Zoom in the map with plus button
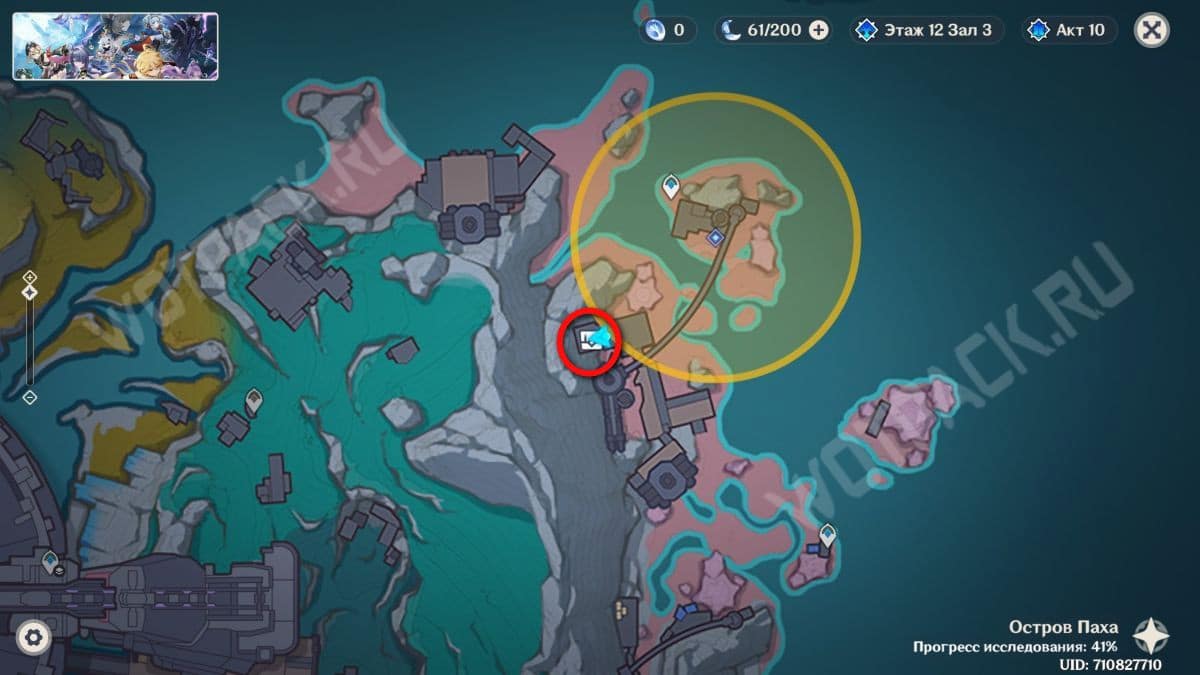Viewport: 1200px width, 675px height. (29, 277)
